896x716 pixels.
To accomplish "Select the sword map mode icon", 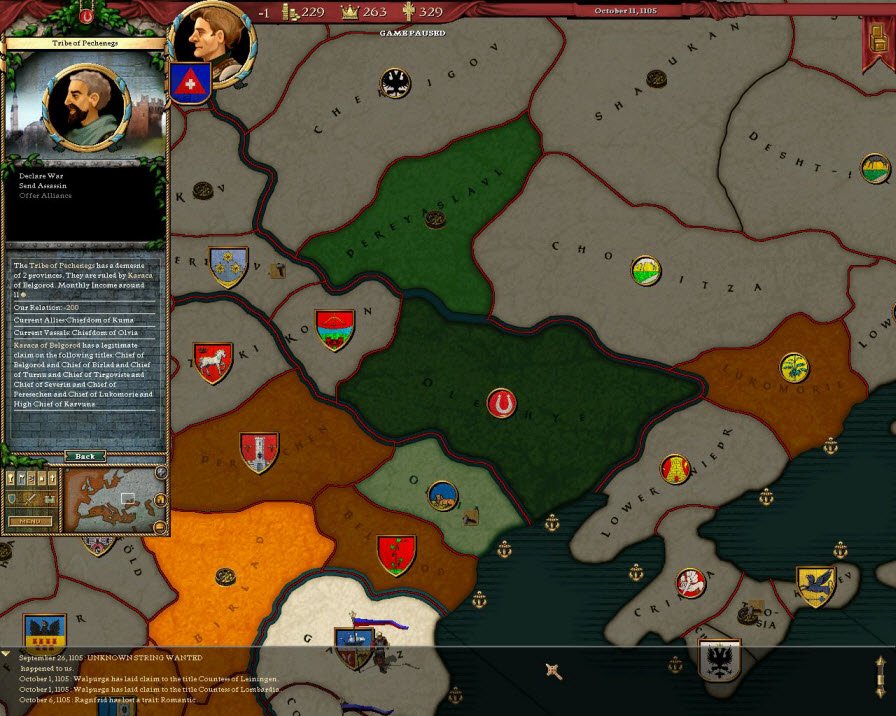I will [x=30, y=499].
